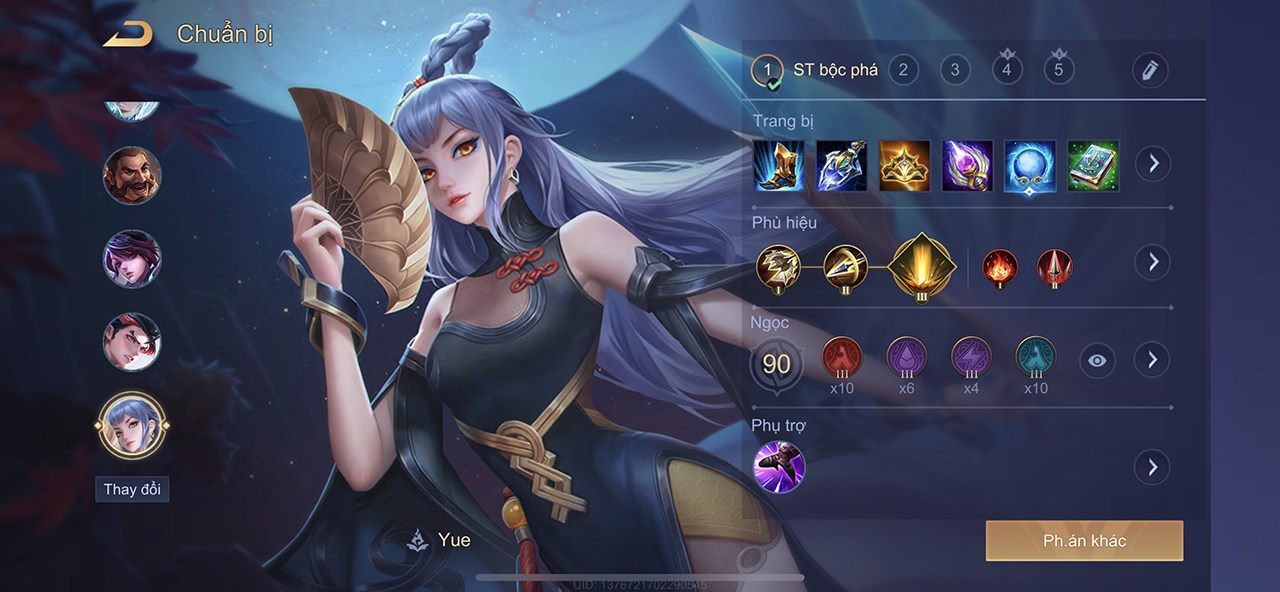
Task: Toggle the eye icon for Ngọc details
Action: tap(1097, 360)
